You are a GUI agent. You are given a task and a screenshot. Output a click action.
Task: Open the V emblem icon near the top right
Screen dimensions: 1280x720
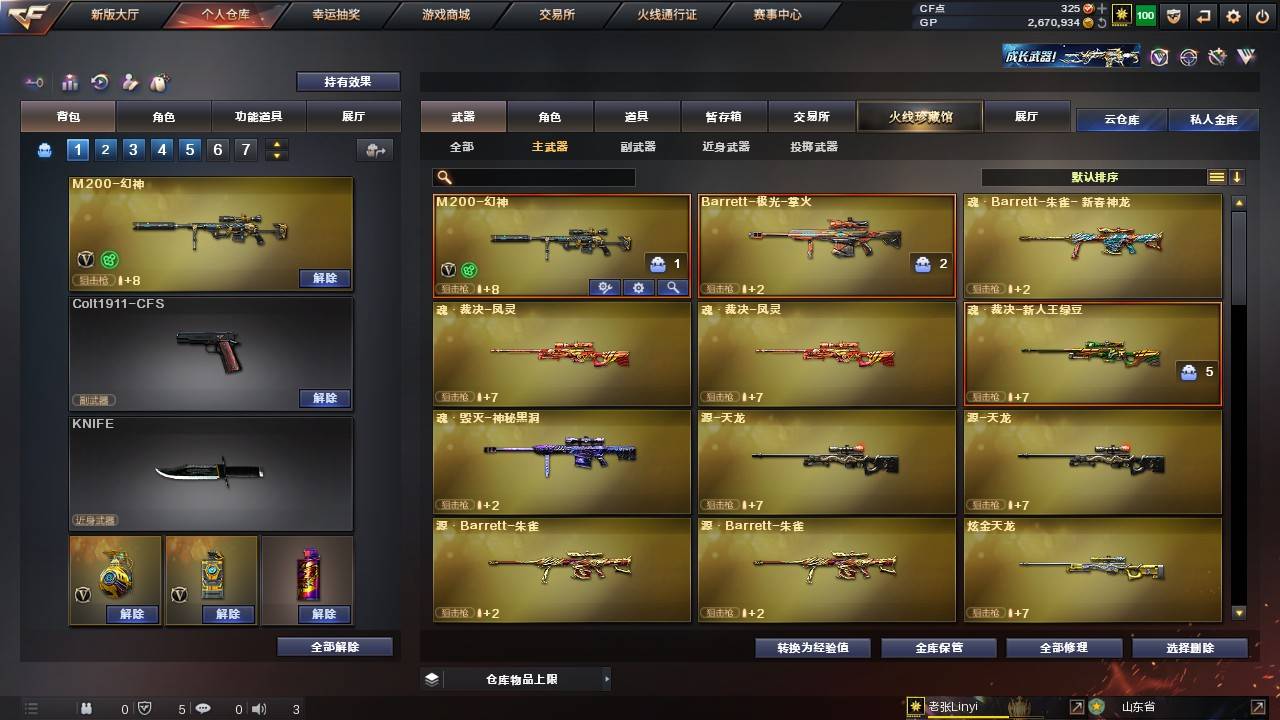click(x=1159, y=59)
